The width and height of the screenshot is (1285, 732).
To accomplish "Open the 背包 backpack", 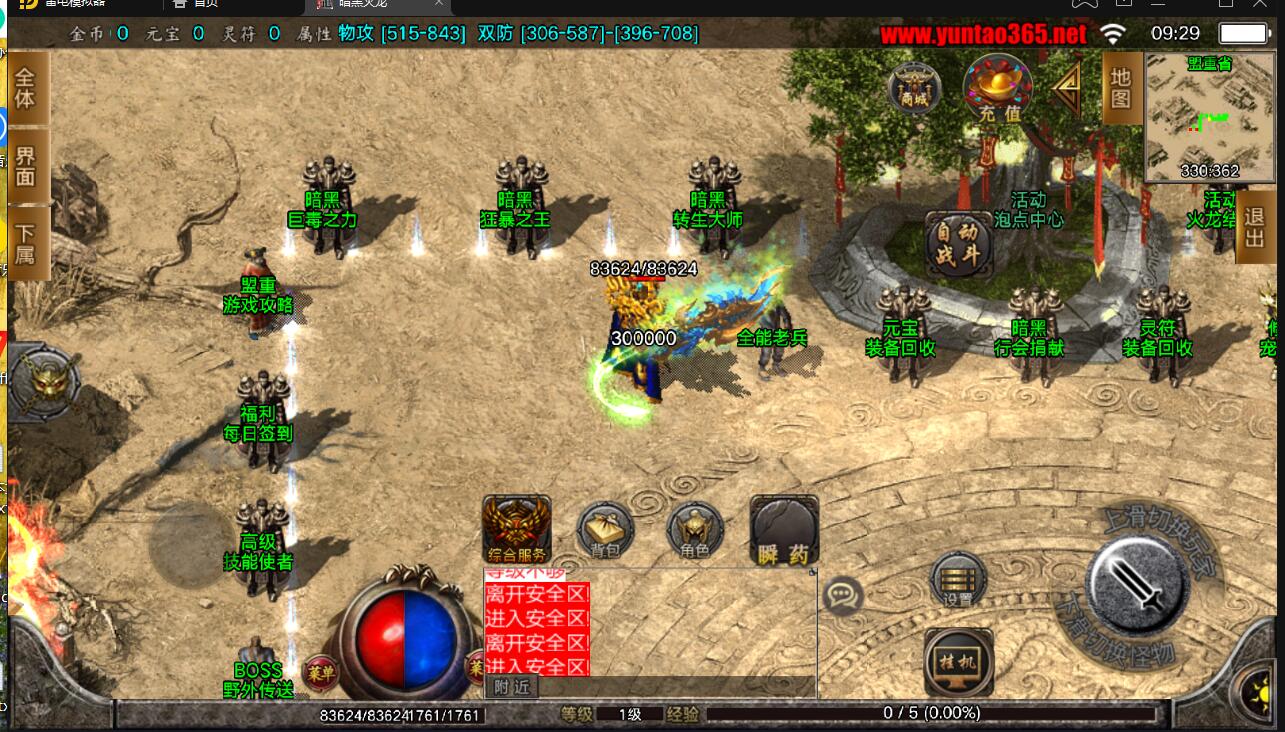I will tap(605, 530).
